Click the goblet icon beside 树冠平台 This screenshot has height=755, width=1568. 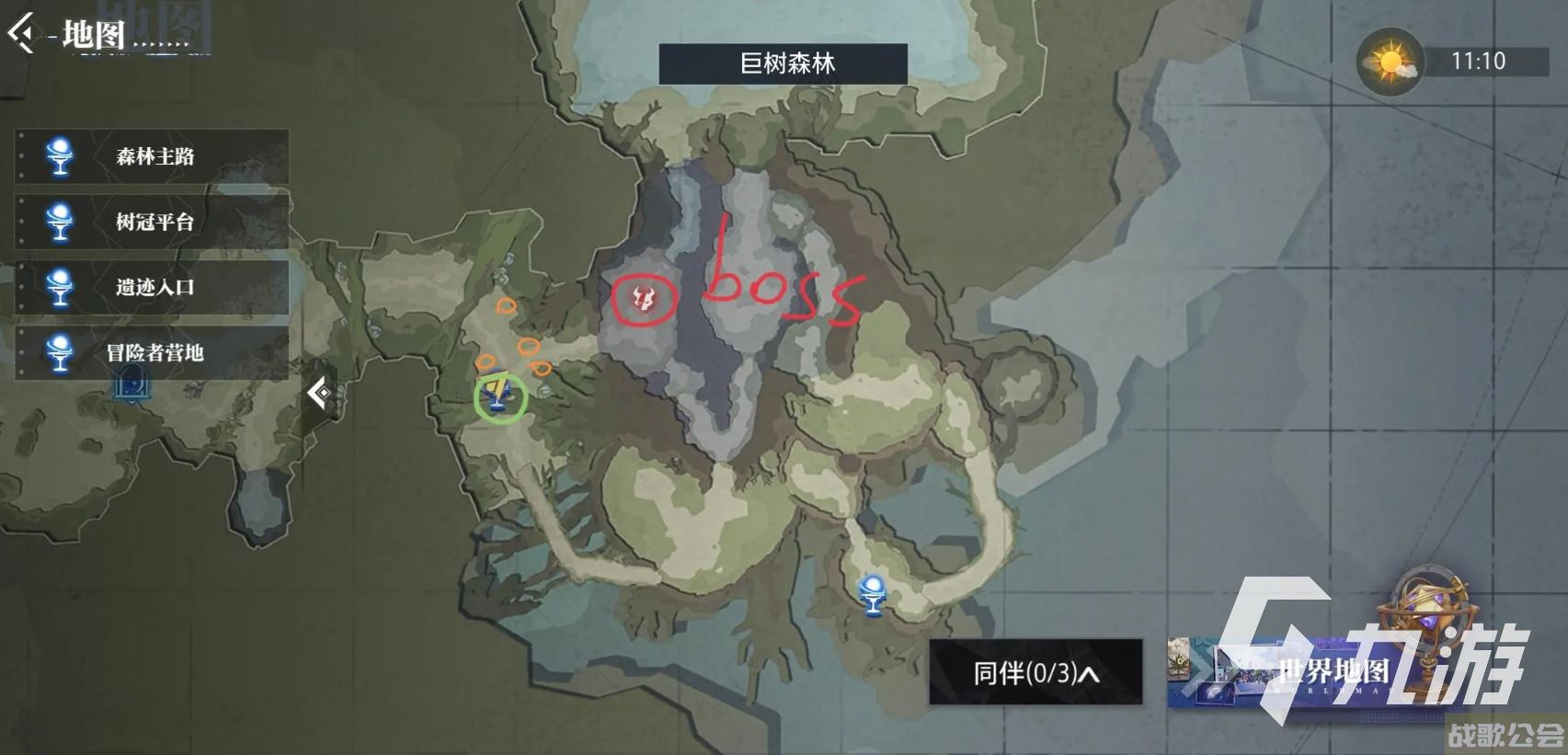click(57, 223)
